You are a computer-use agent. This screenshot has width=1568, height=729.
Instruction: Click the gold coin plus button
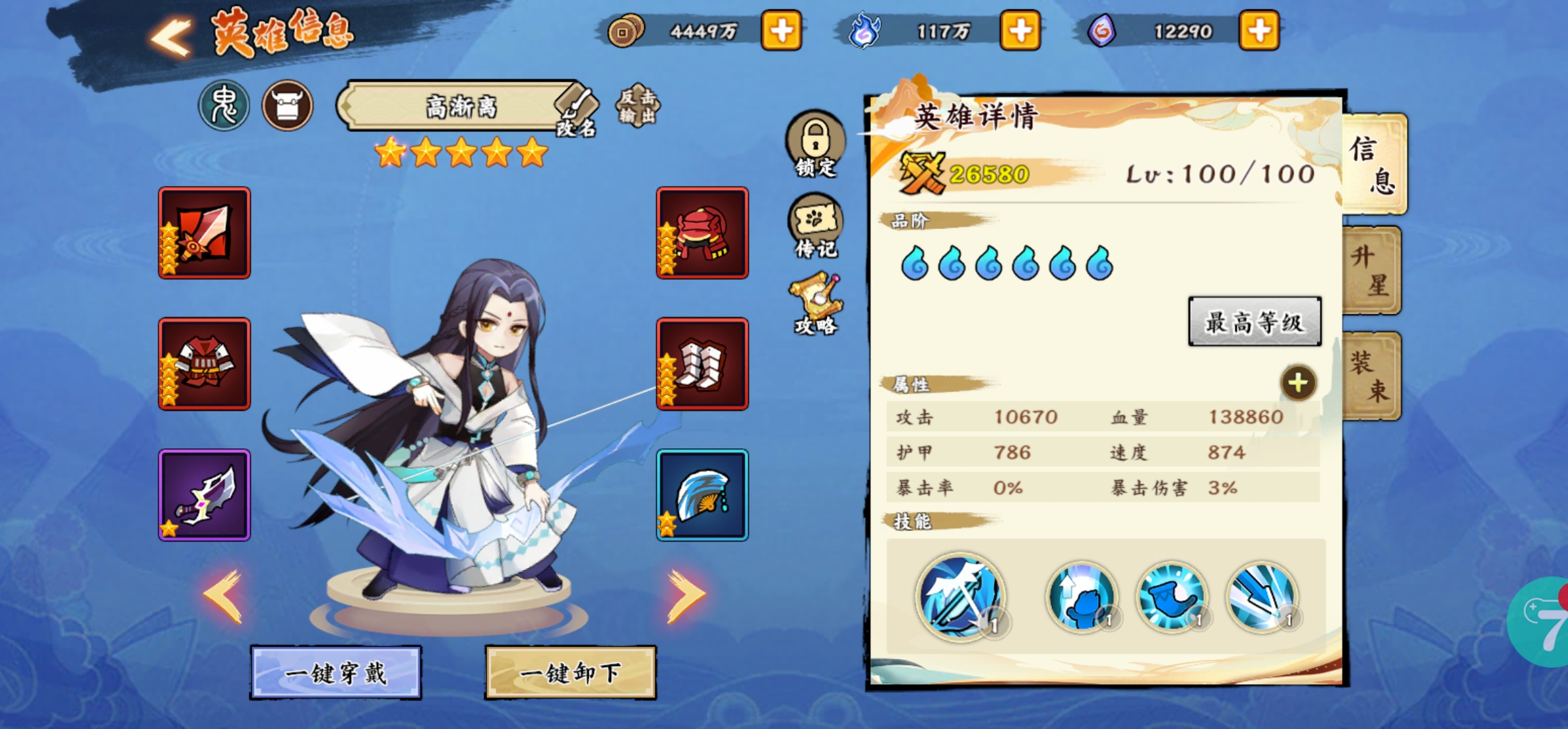pos(782,29)
